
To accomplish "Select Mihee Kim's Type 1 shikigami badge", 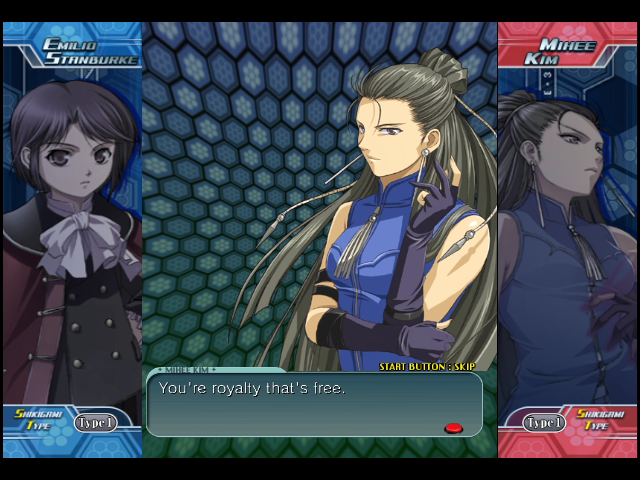I will coord(544,422).
